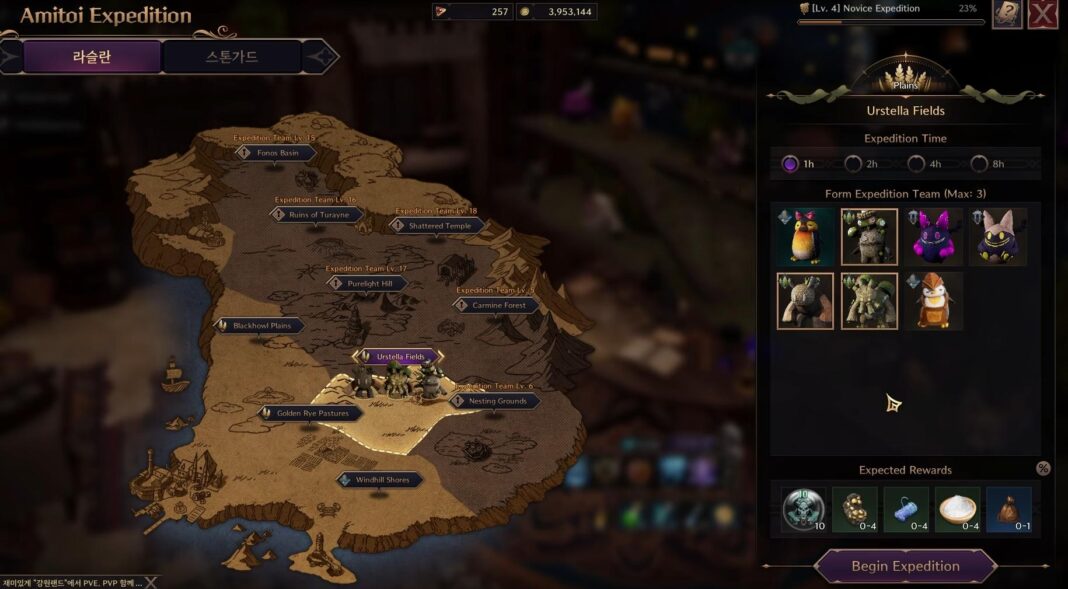Pick Purelight Hill on the map
This screenshot has width=1068, height=589.
(368, 283)
